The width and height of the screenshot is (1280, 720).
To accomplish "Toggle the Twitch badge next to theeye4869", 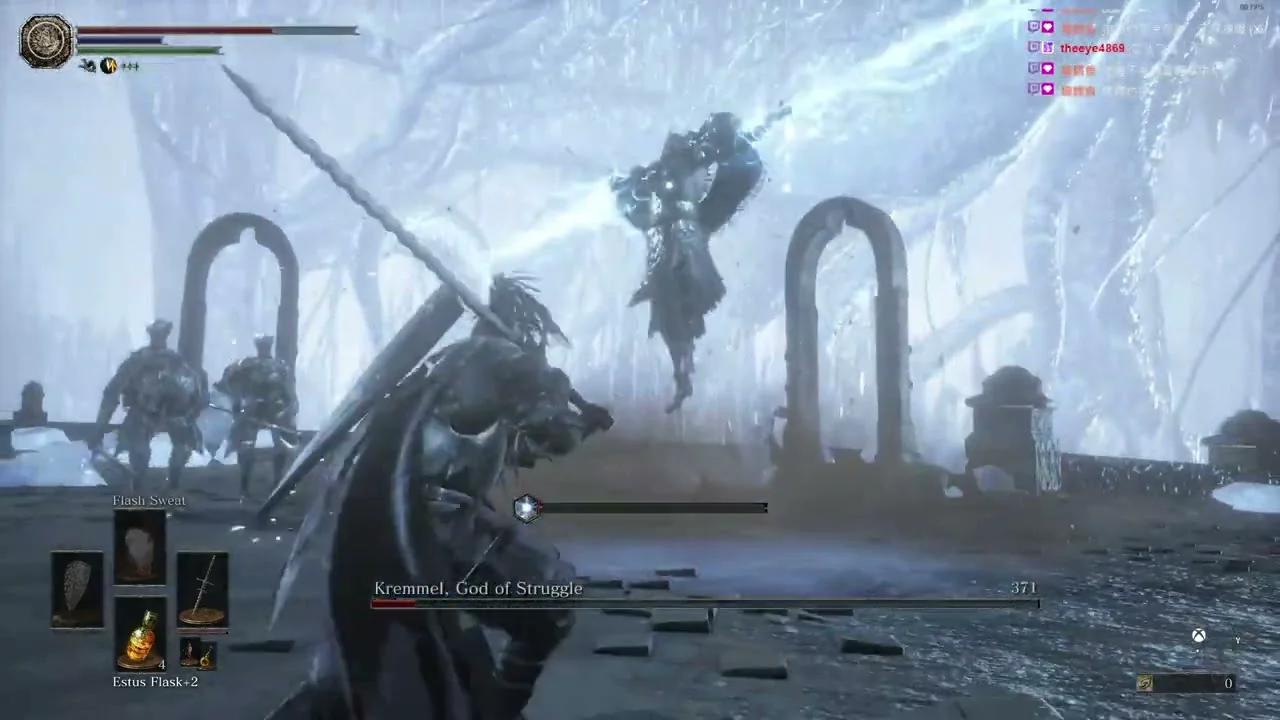I will pyautogui.click(x=1033, y=47).
